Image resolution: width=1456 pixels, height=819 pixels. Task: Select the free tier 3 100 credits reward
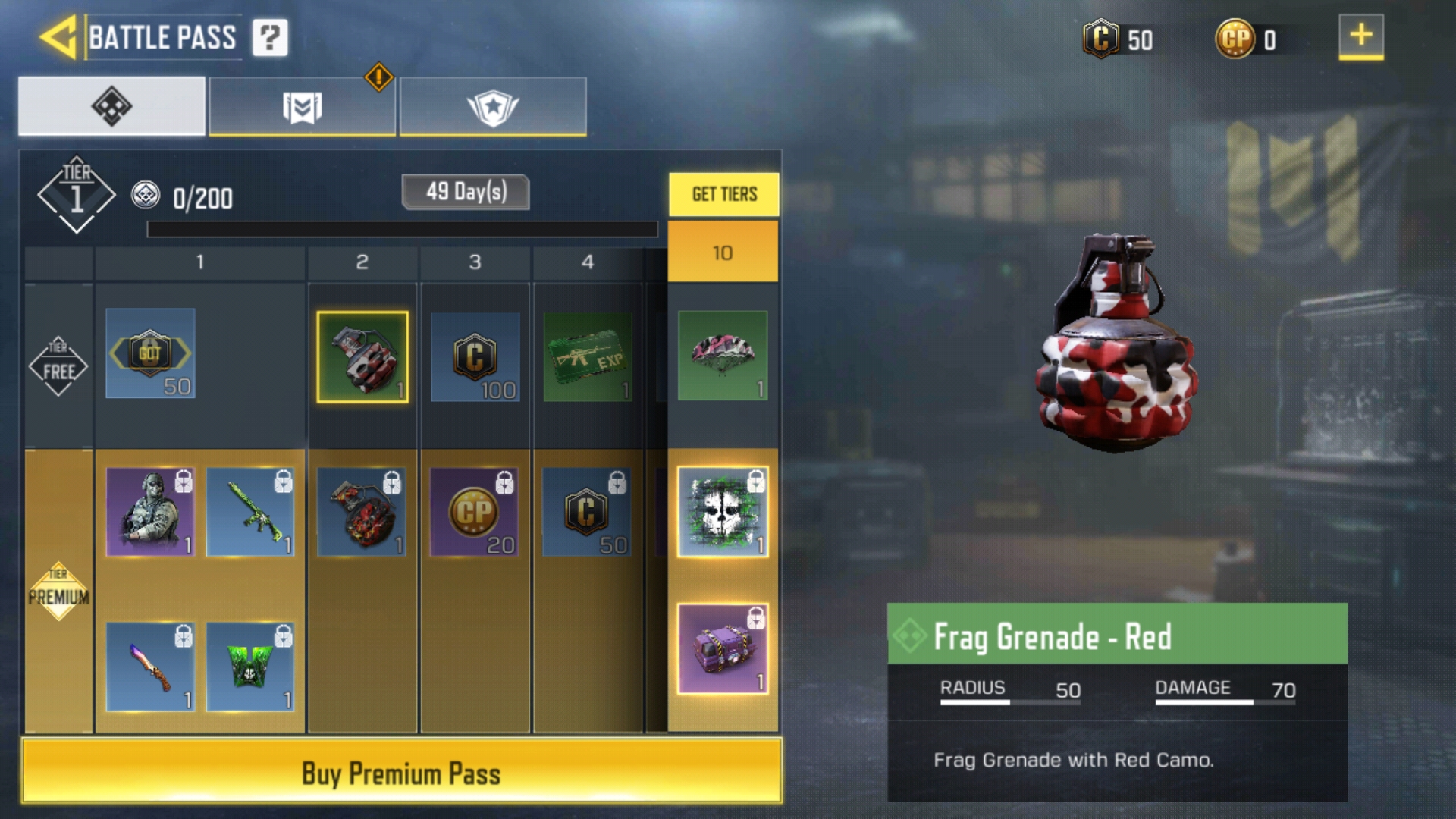[475, 356]
